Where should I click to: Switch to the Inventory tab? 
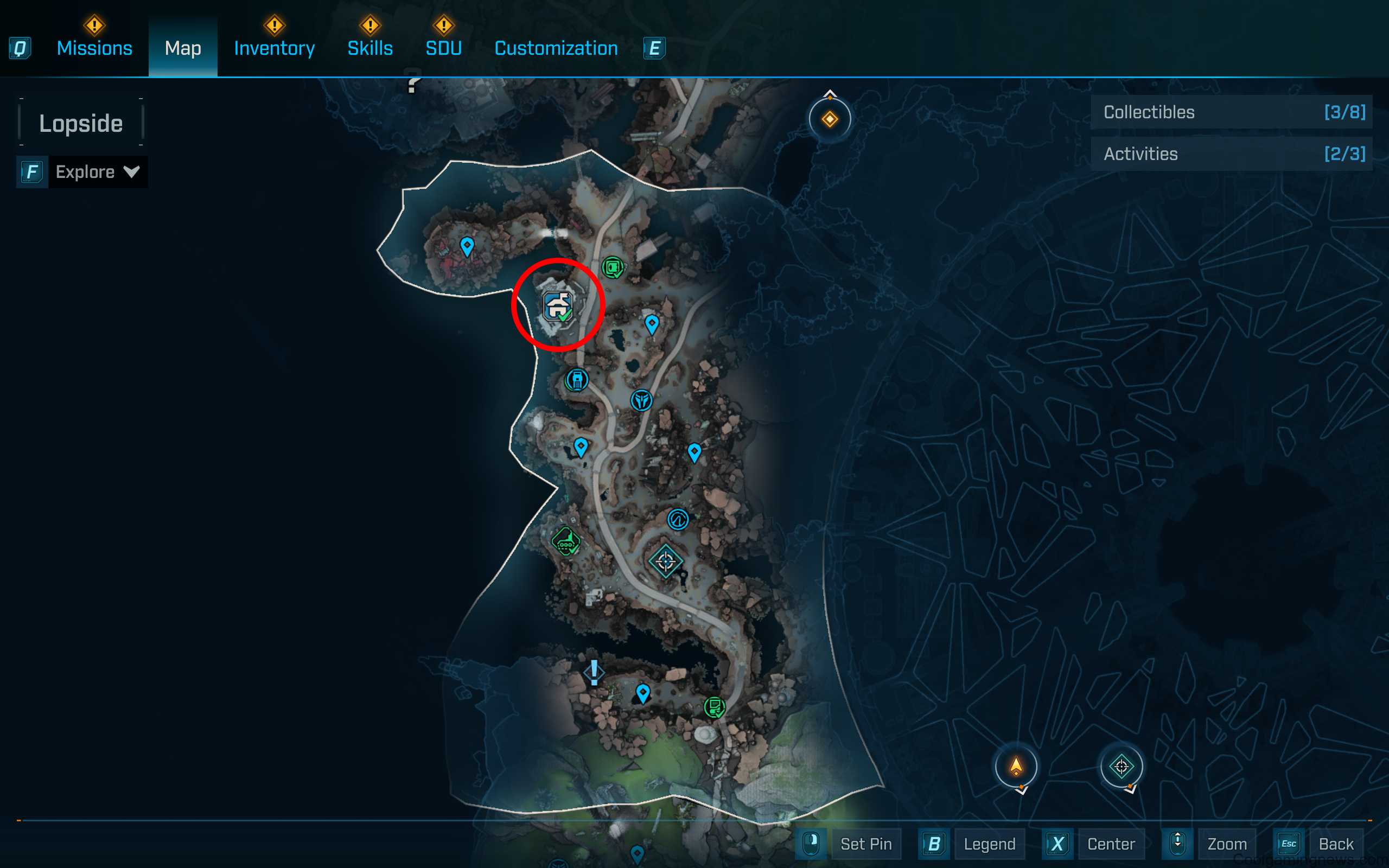(274, 48)
